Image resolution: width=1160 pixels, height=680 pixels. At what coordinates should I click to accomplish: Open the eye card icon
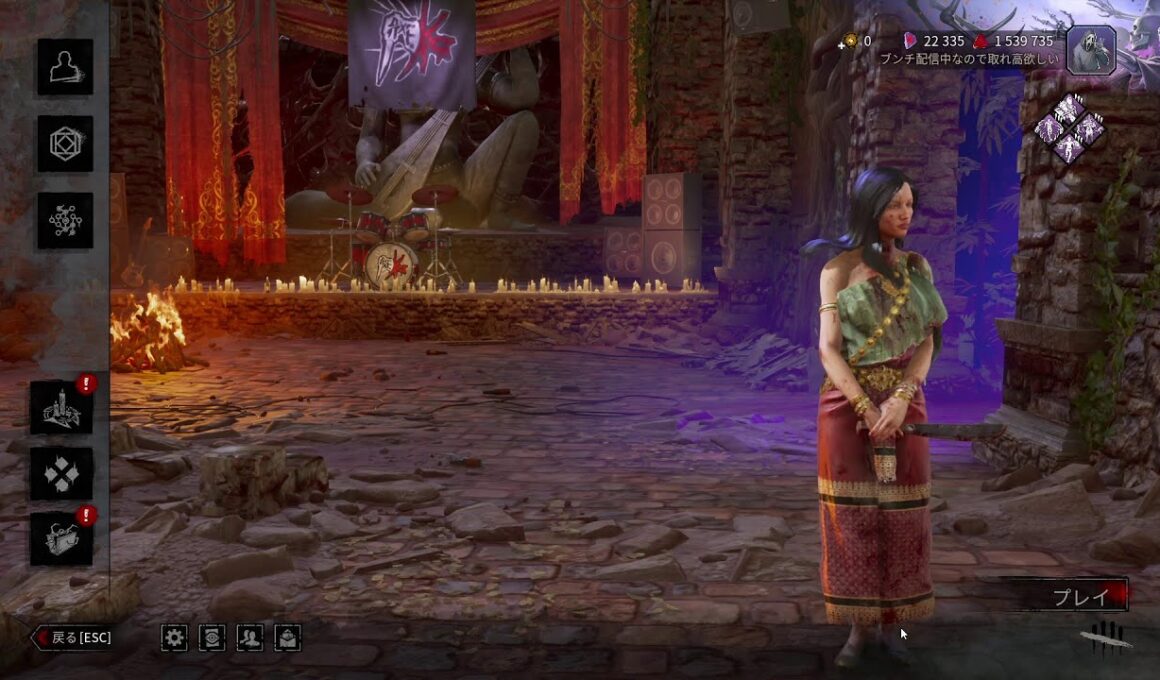pos(212,637)
